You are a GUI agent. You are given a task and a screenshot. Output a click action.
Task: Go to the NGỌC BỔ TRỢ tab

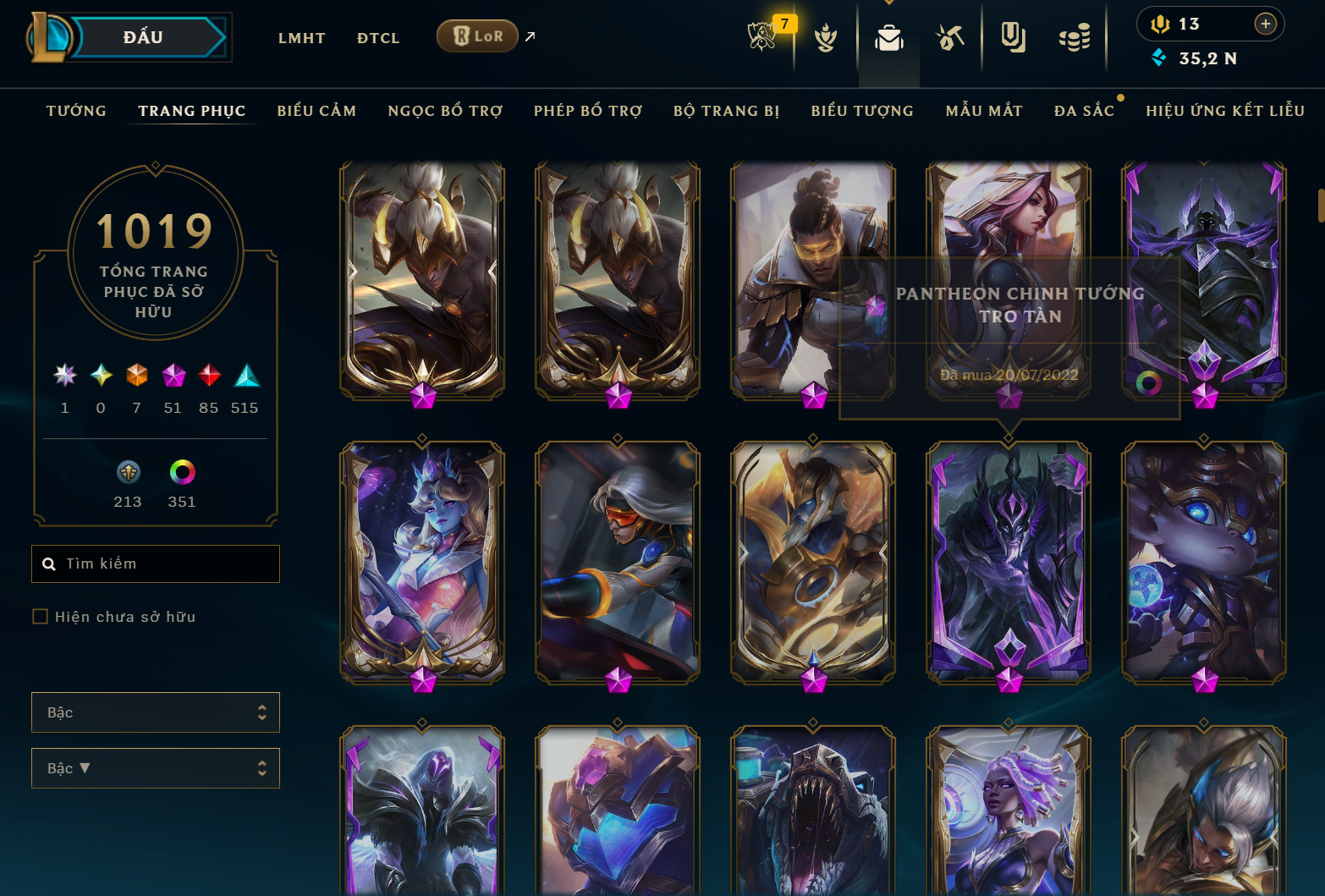click(445, 111)
